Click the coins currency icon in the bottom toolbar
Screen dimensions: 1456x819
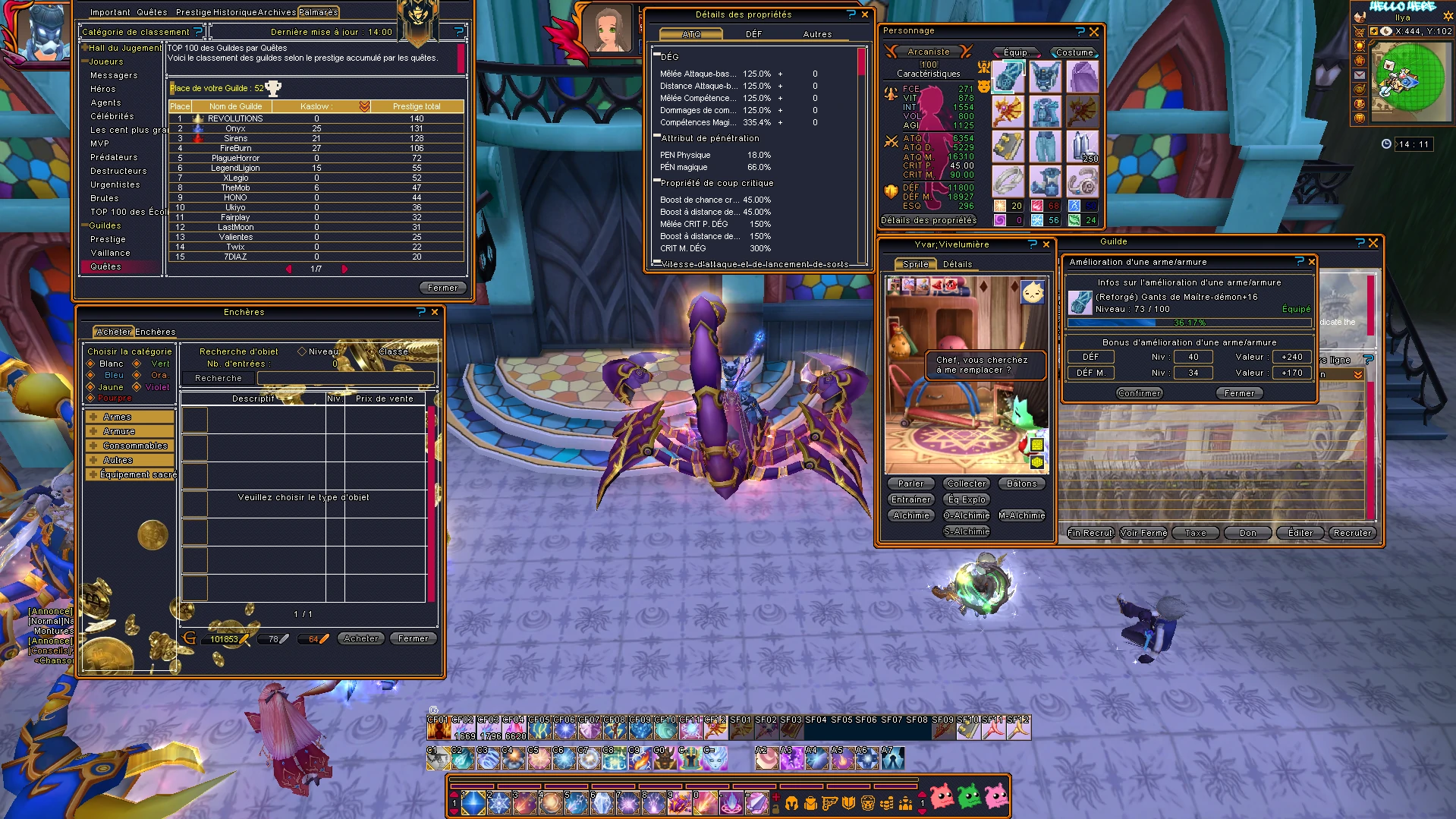[886, 804]
